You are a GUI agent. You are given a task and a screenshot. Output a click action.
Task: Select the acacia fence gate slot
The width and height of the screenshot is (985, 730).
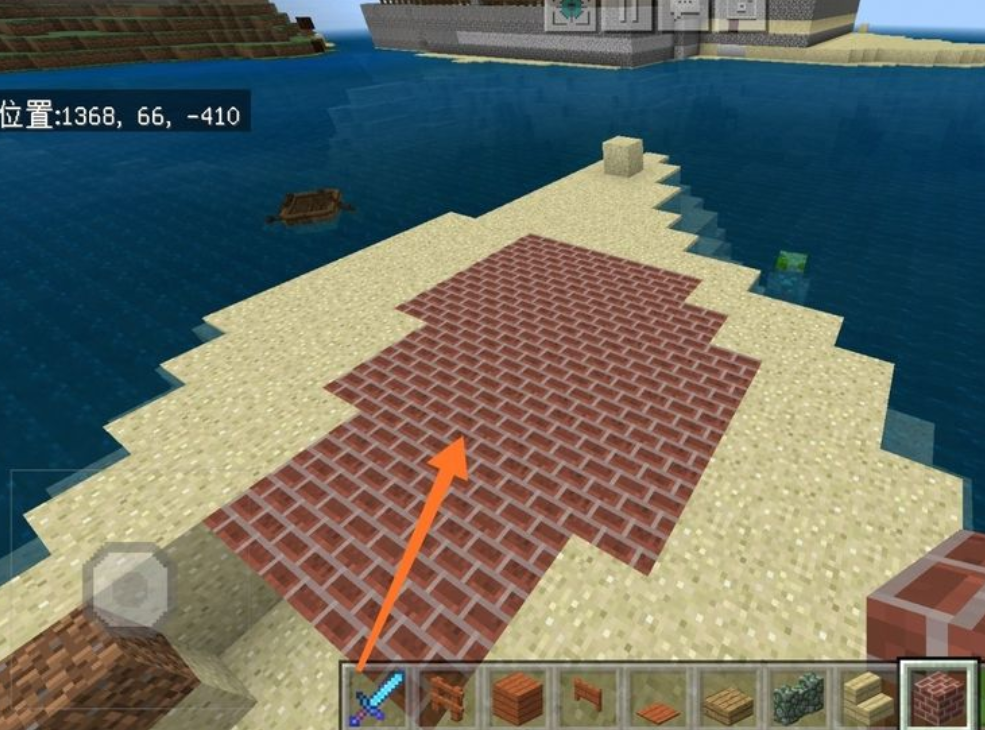tap(587, 696)
